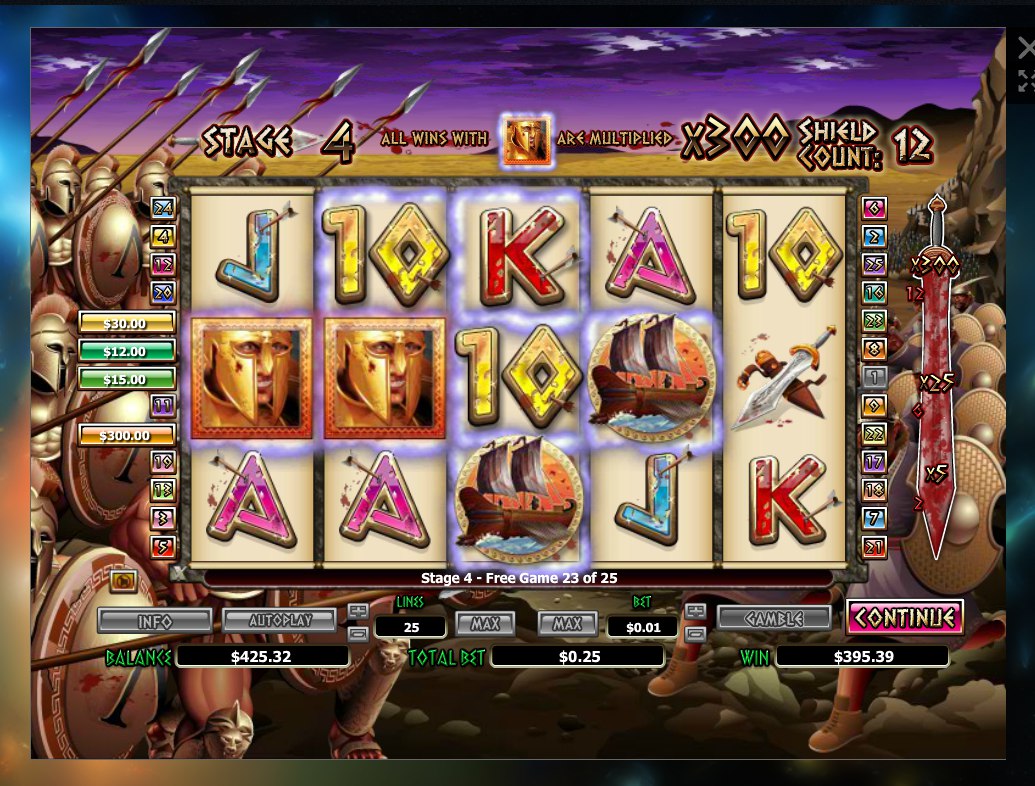Increase the number of lines
The width and height of the screenshot is (1035, 786).
[357, 611]
